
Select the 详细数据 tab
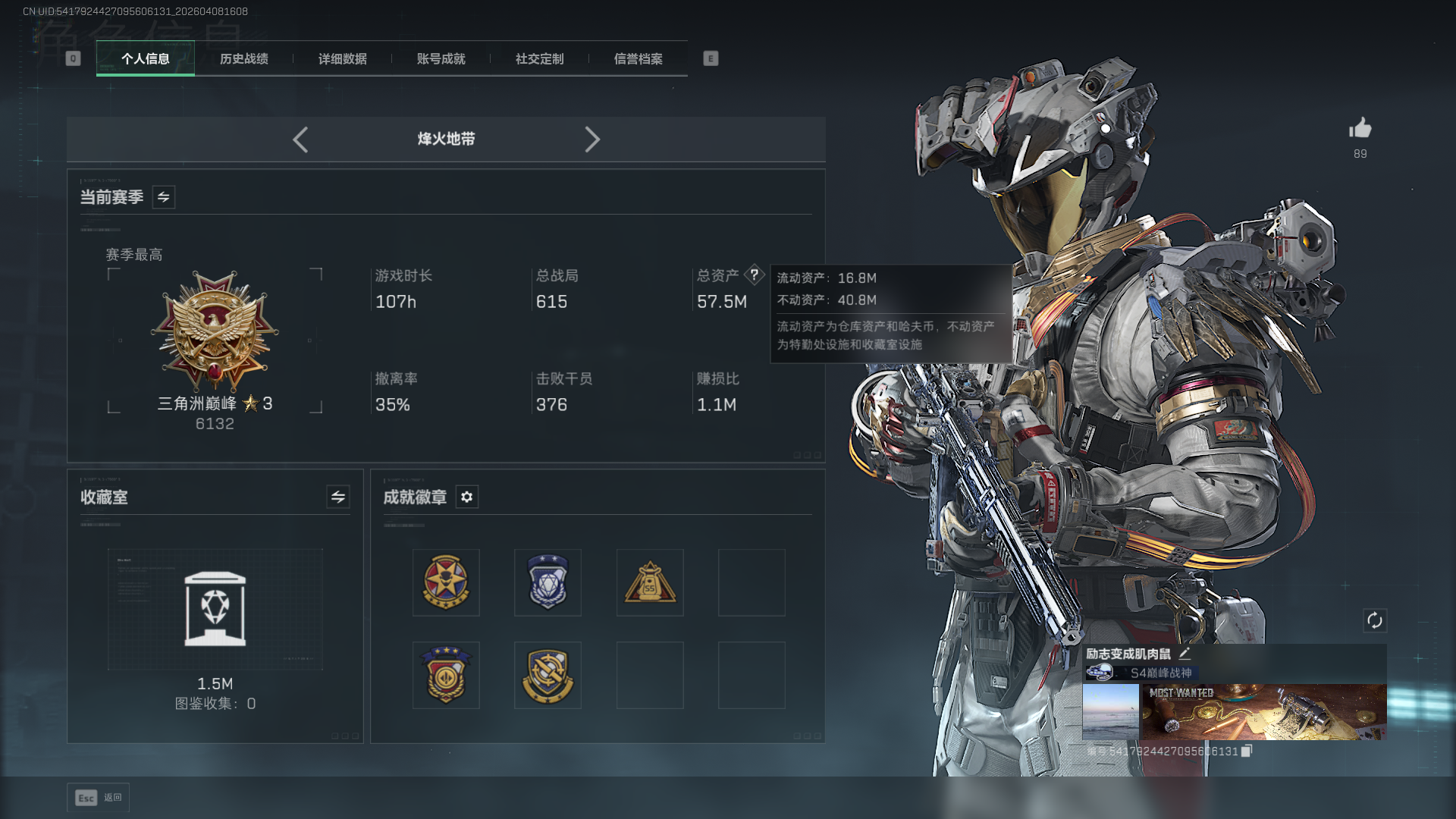(342, 58)
